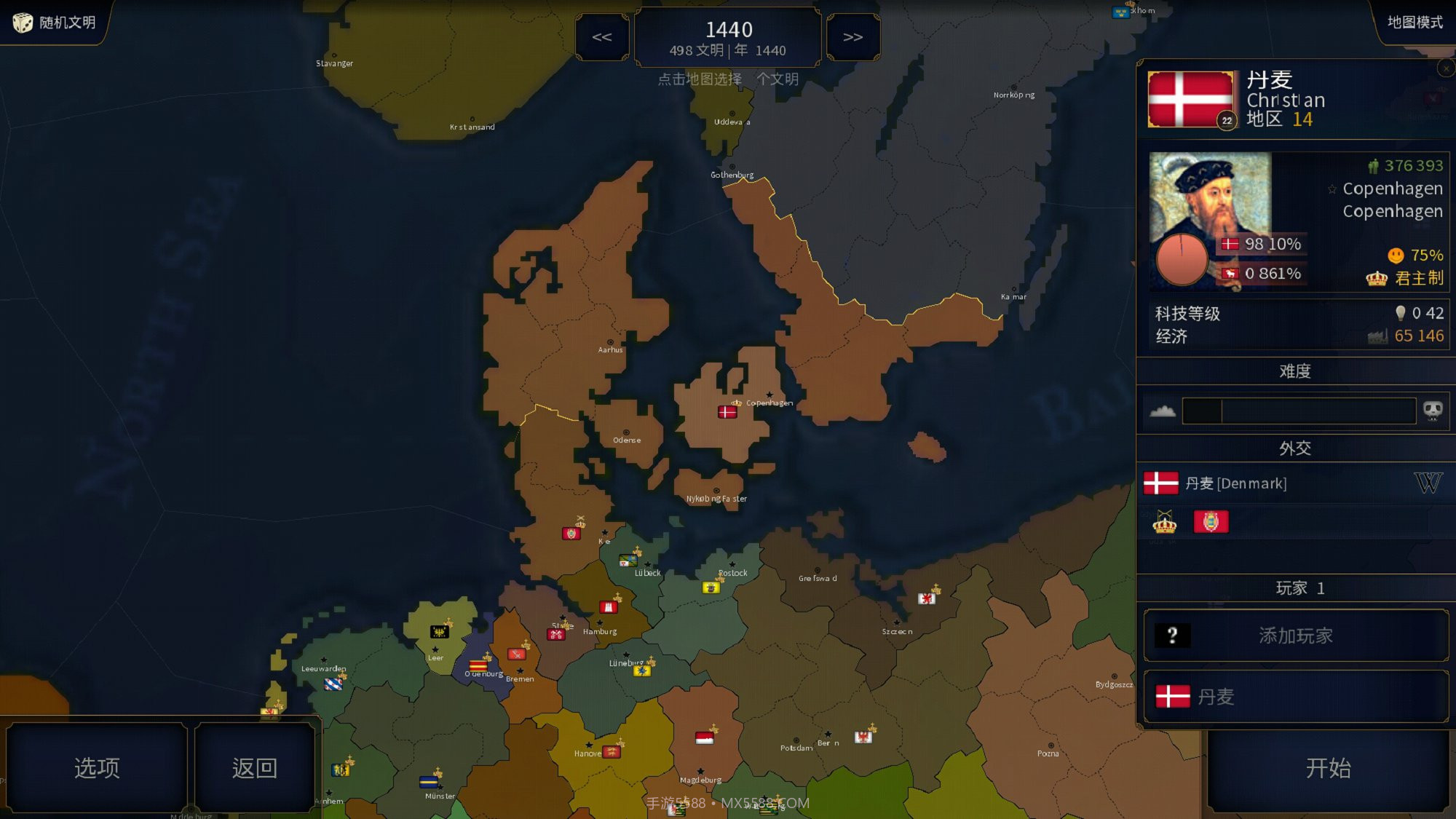This screenshot has height=819, width=1456.
Task: Select the 丹麦 player entry
Action: 1296,697
